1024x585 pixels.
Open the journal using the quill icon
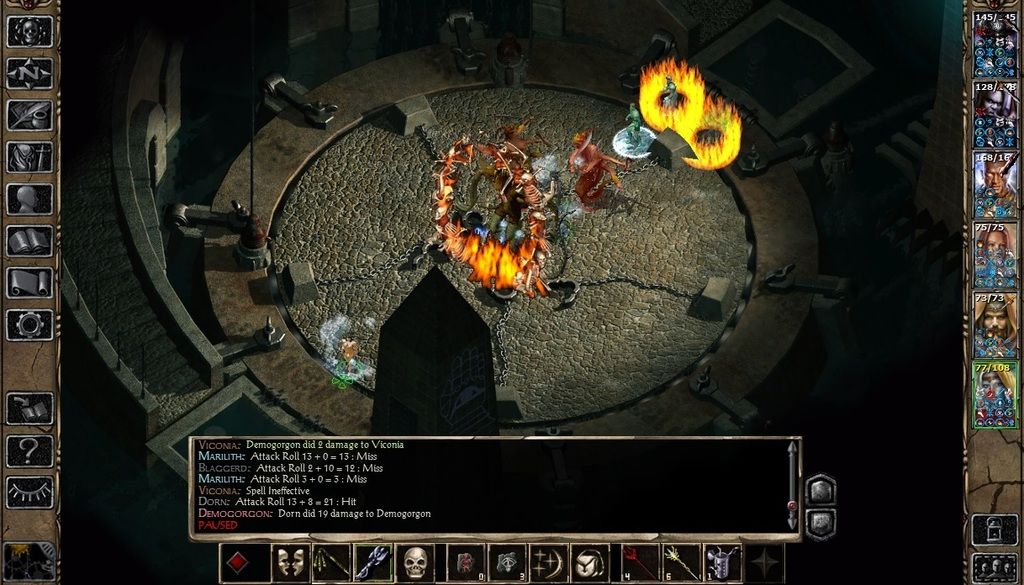coord(30,115)
